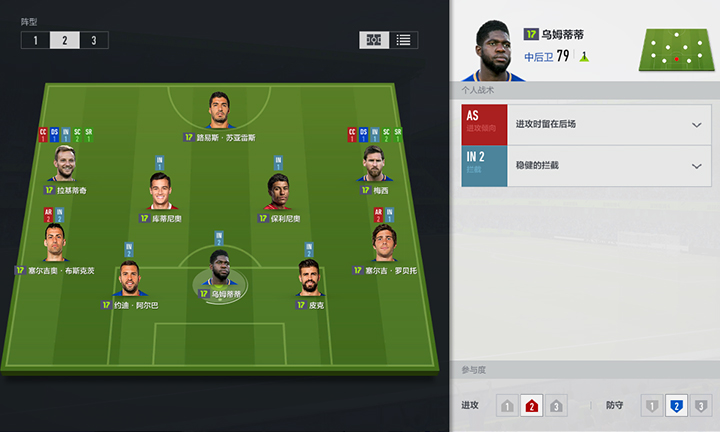
Task: Switch to formation preset 3
Action: tap(94, 40)
